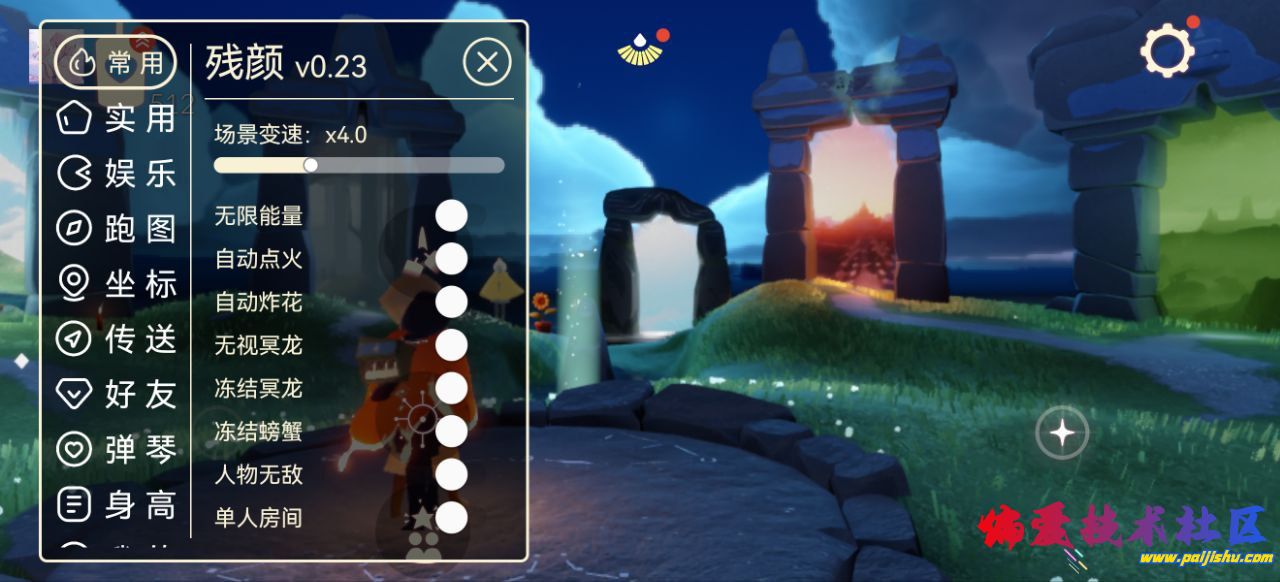1280x582 pixels.
Task: Choose the 传送 tab
Action: 116,339
